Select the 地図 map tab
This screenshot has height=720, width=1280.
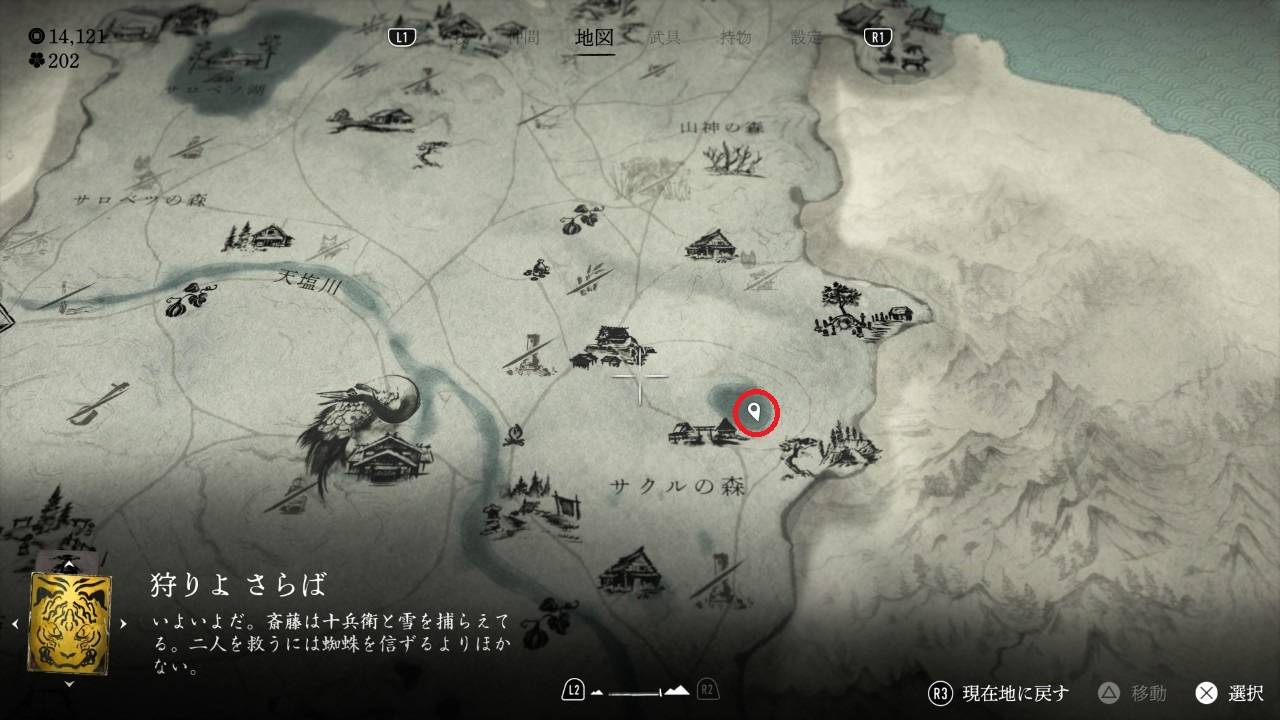[x=594, y=38]
